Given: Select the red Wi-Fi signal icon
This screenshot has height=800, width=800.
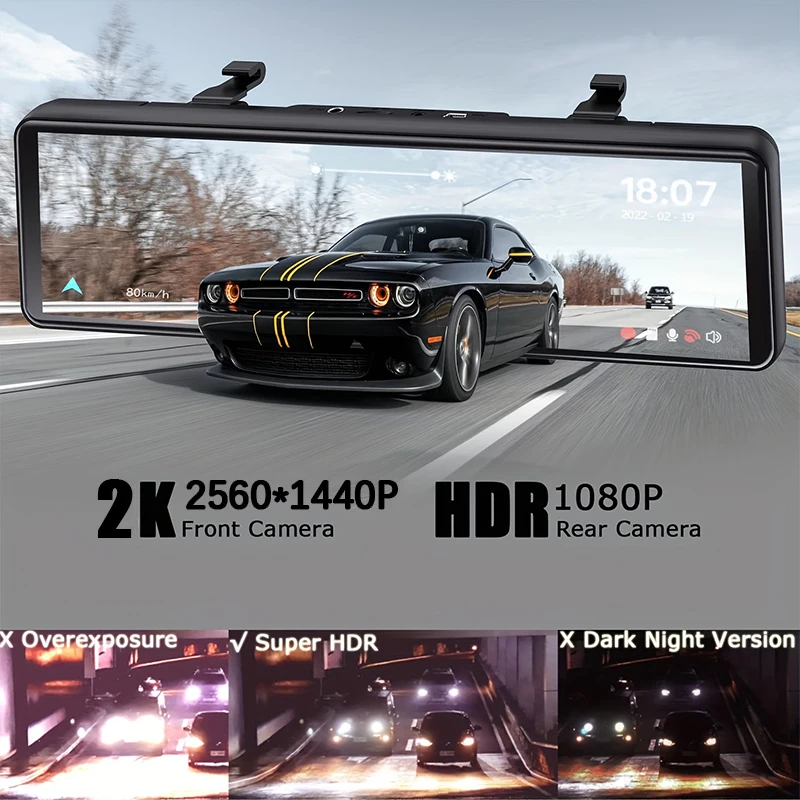Looking at the screenshot, I should click(x=691, y=336).
